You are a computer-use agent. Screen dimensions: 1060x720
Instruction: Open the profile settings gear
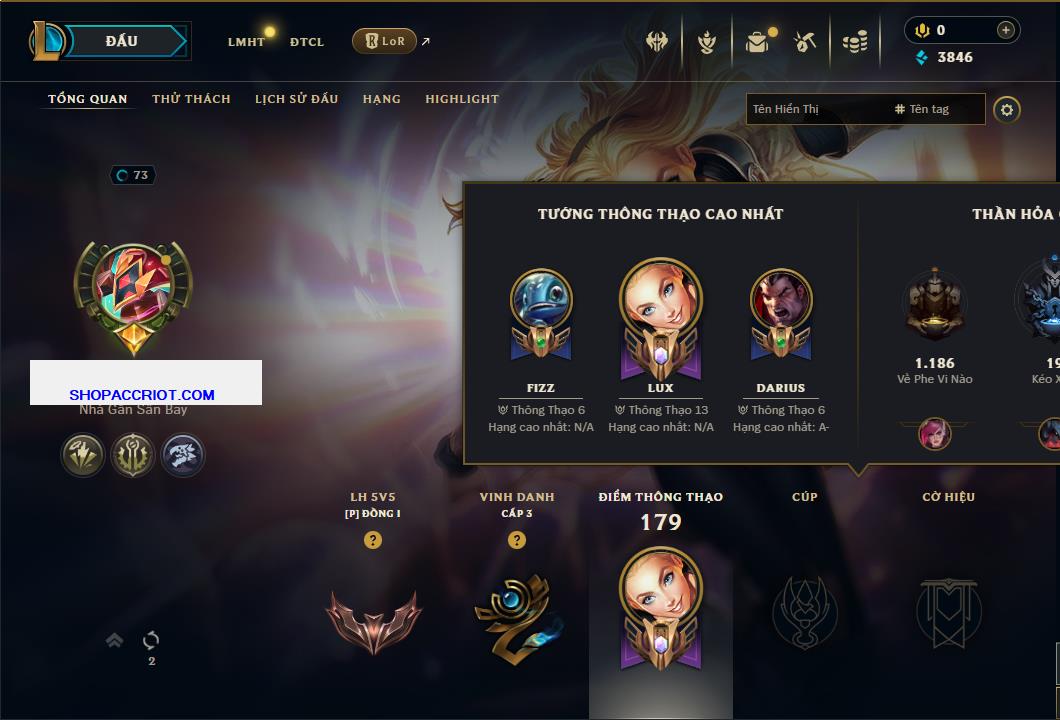tap(1007, 109)
